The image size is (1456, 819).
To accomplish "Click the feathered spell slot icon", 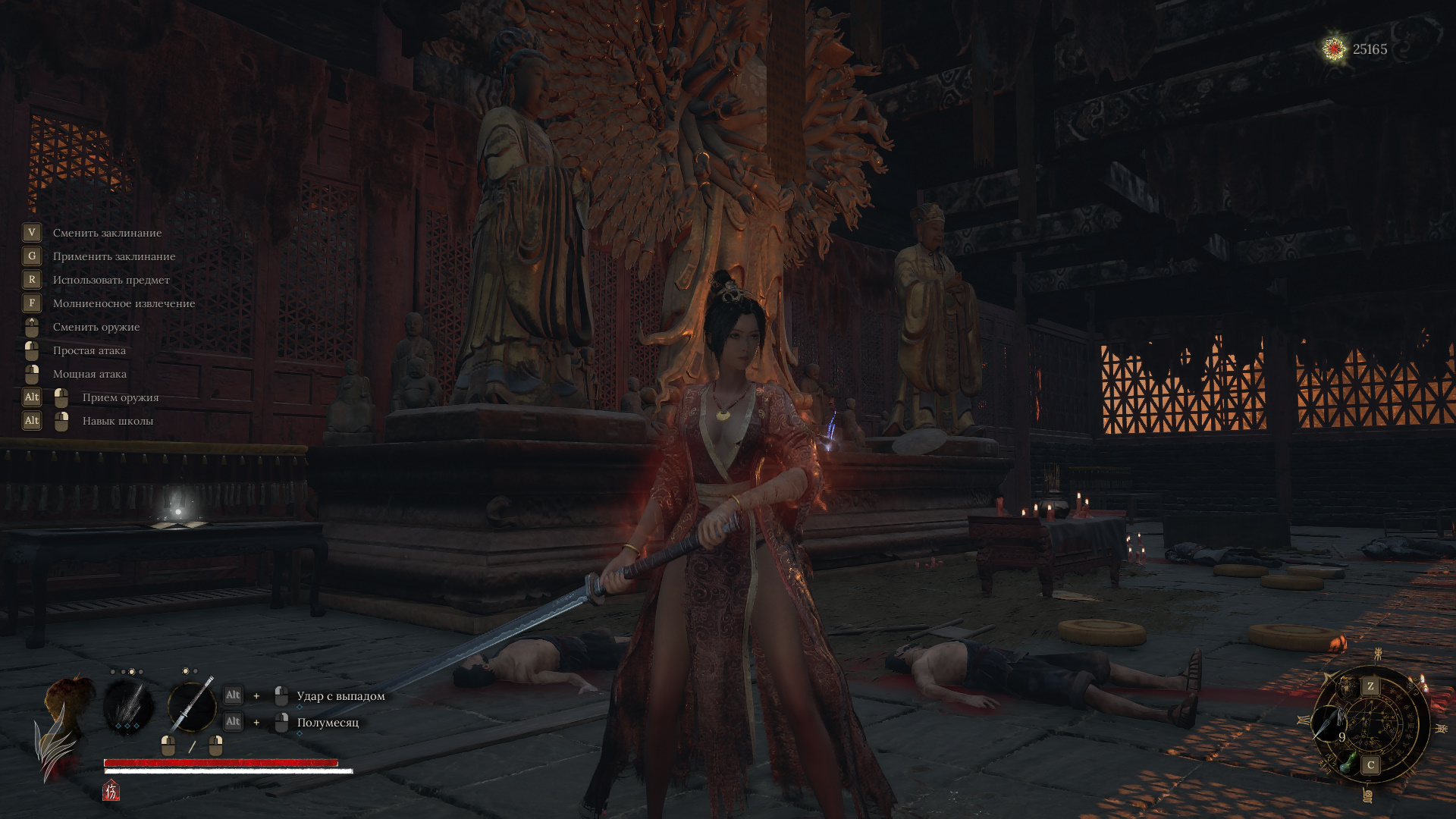I will (127, 707).
